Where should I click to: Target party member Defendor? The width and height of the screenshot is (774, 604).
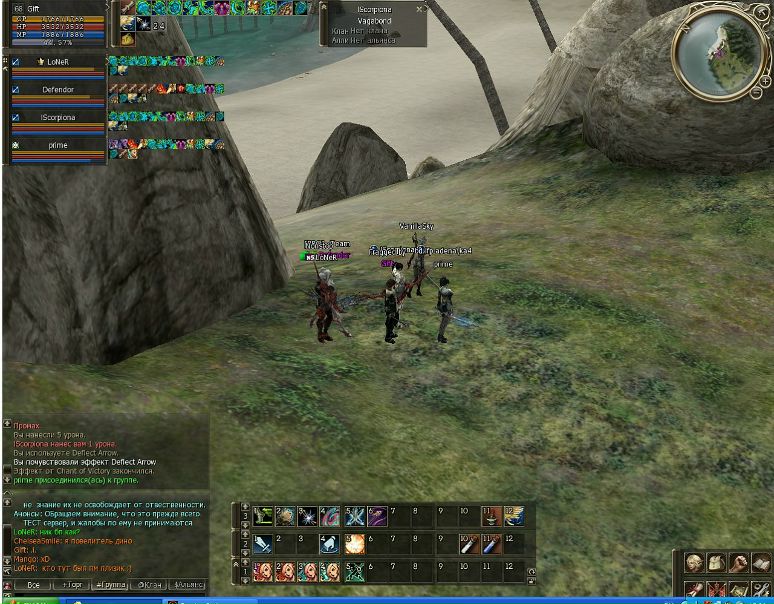tap(58, 90)
